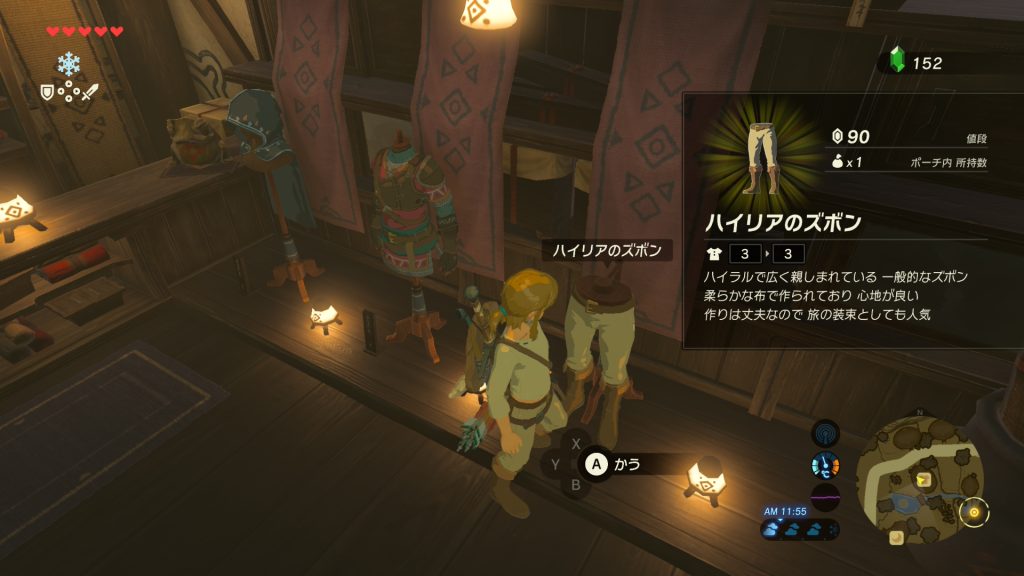
Task: Select the snowflake rune icon
Action: pyautogui.click(x=68, y=64)
